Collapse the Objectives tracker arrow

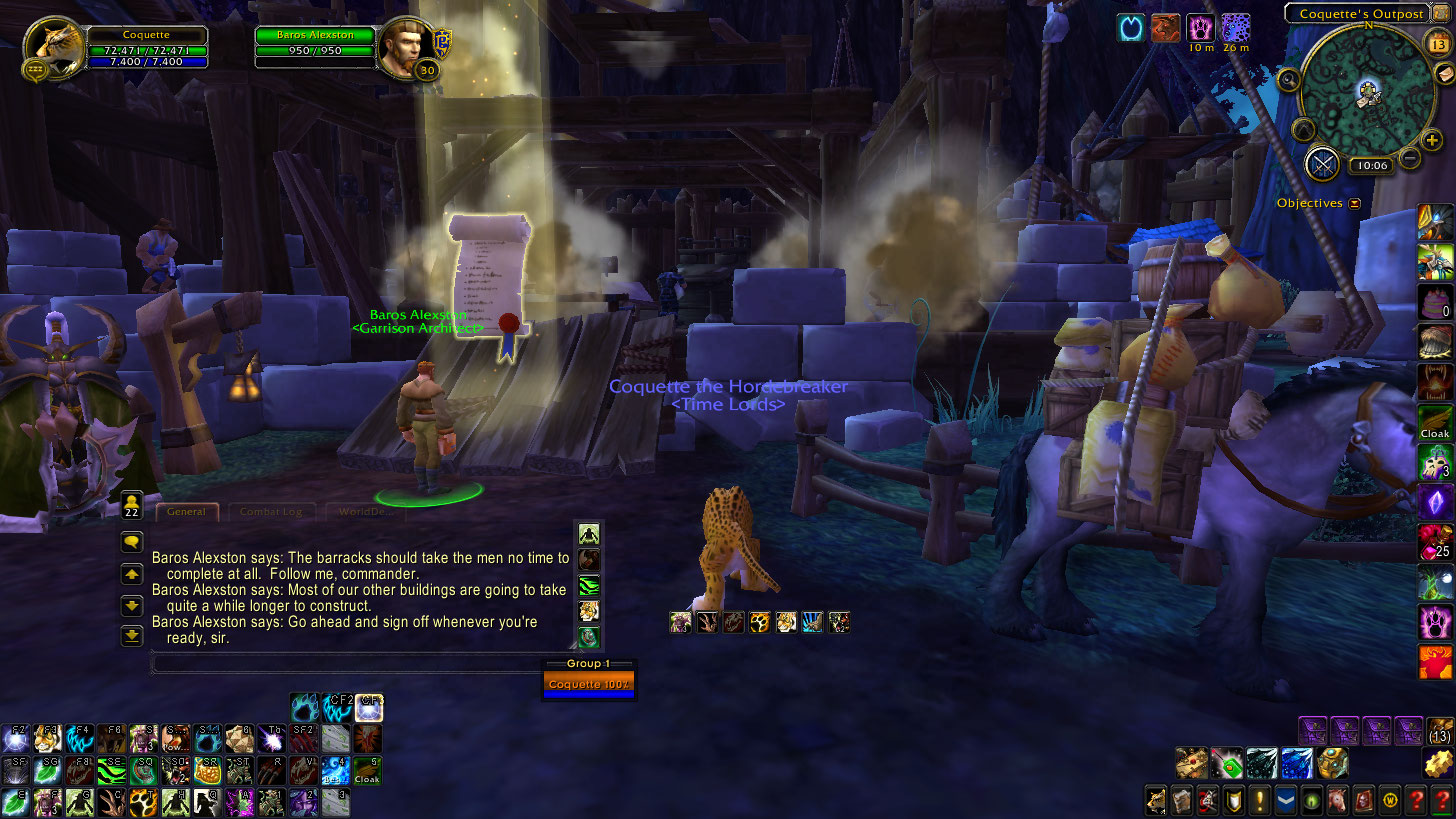(1355, 203)
